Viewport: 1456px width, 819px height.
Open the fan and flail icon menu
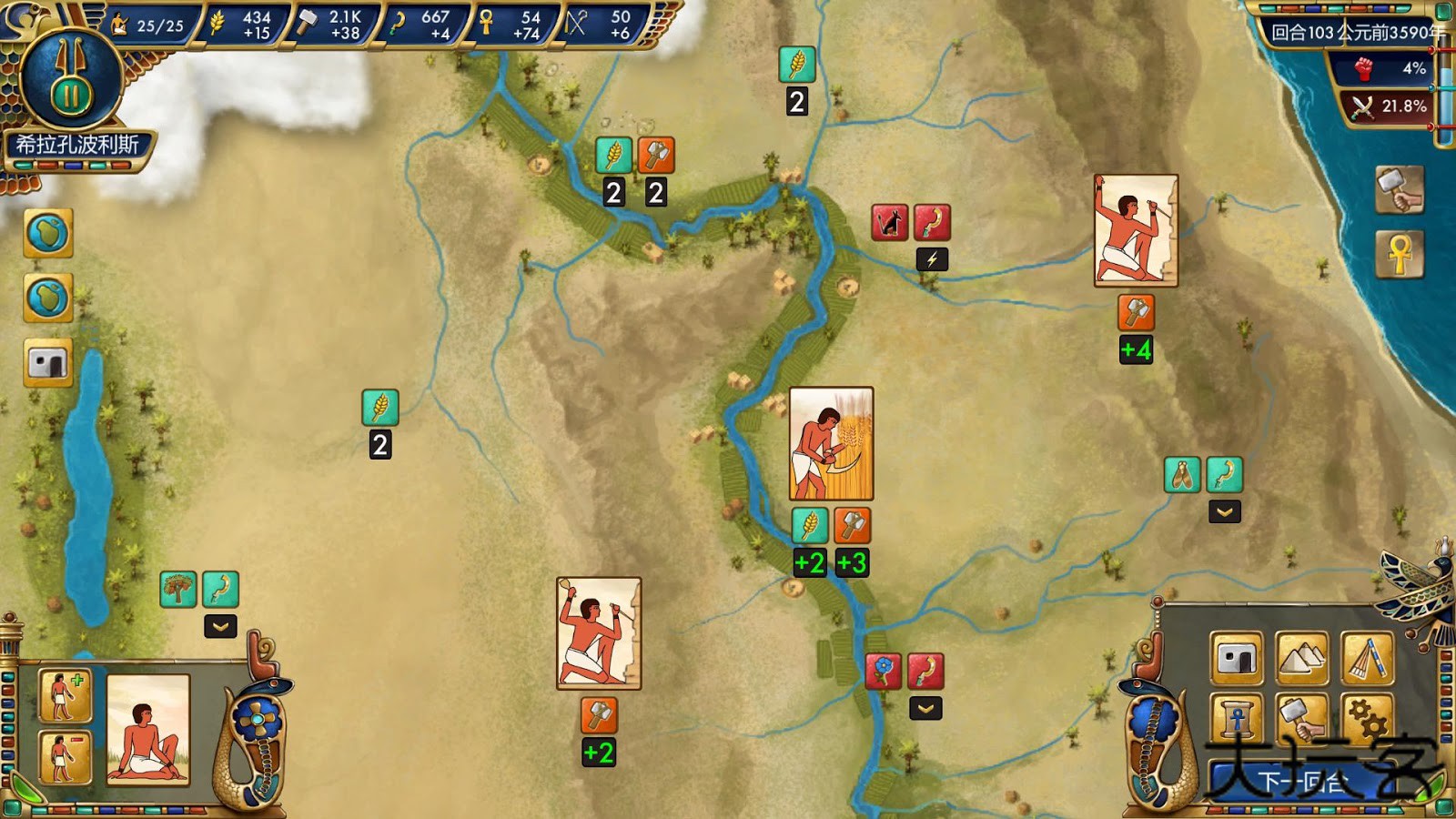(x=1368, y=658)
